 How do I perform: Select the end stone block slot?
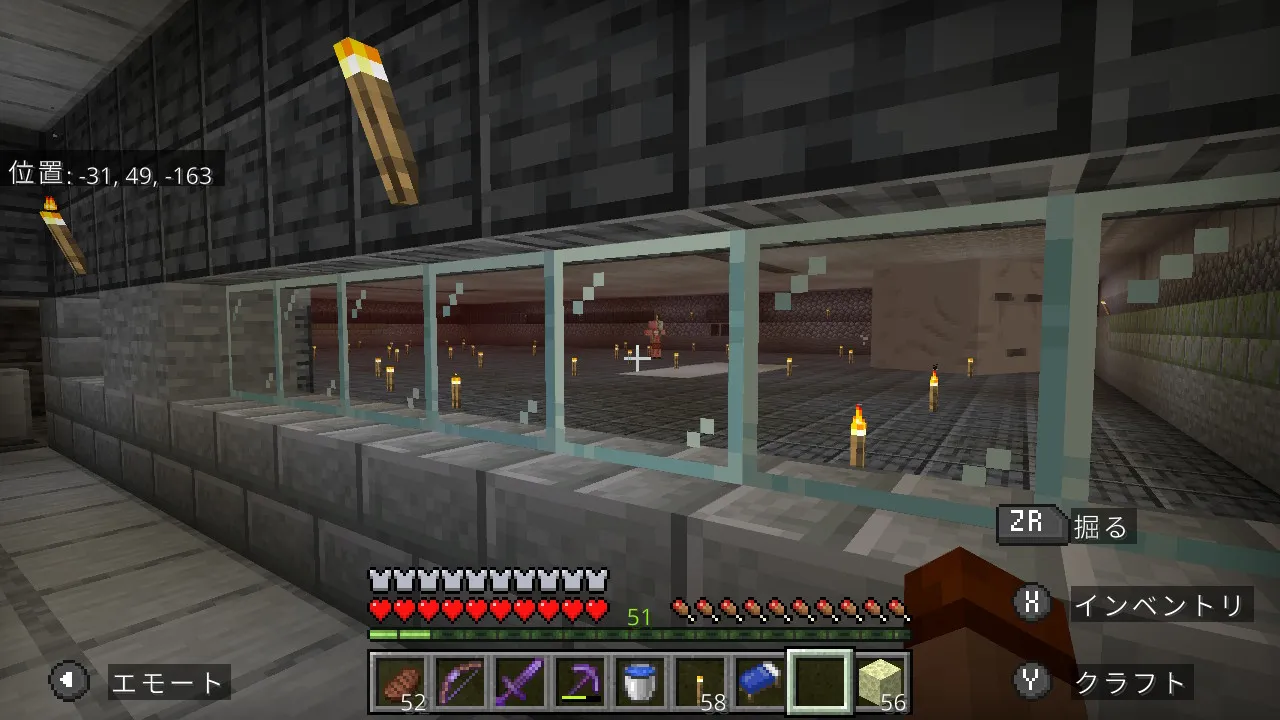coord(880,683)
